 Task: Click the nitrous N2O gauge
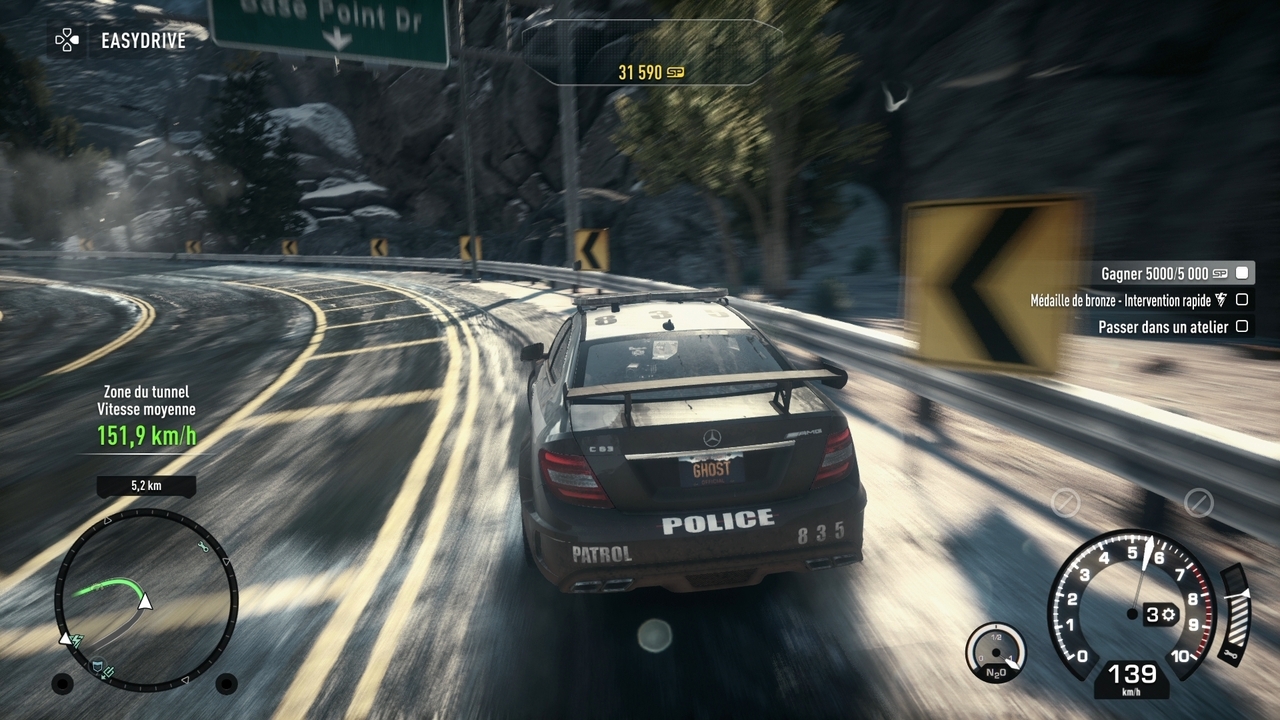click(x=996, y=653)
